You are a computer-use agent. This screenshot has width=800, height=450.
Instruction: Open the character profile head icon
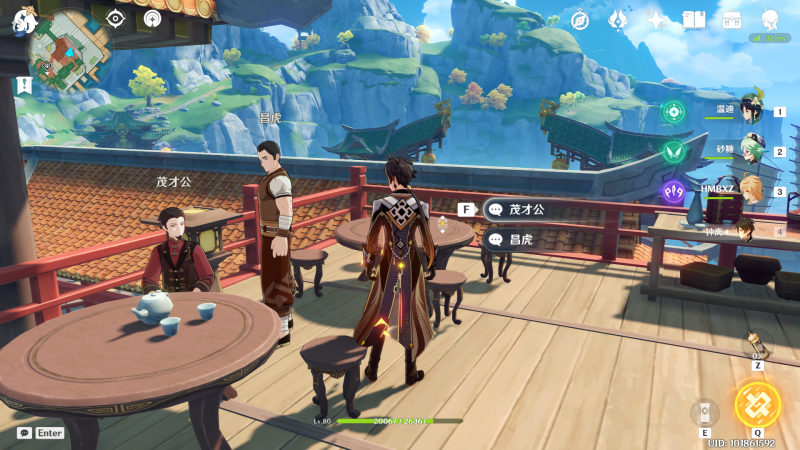pyautogui.click(x=770, y=20)
